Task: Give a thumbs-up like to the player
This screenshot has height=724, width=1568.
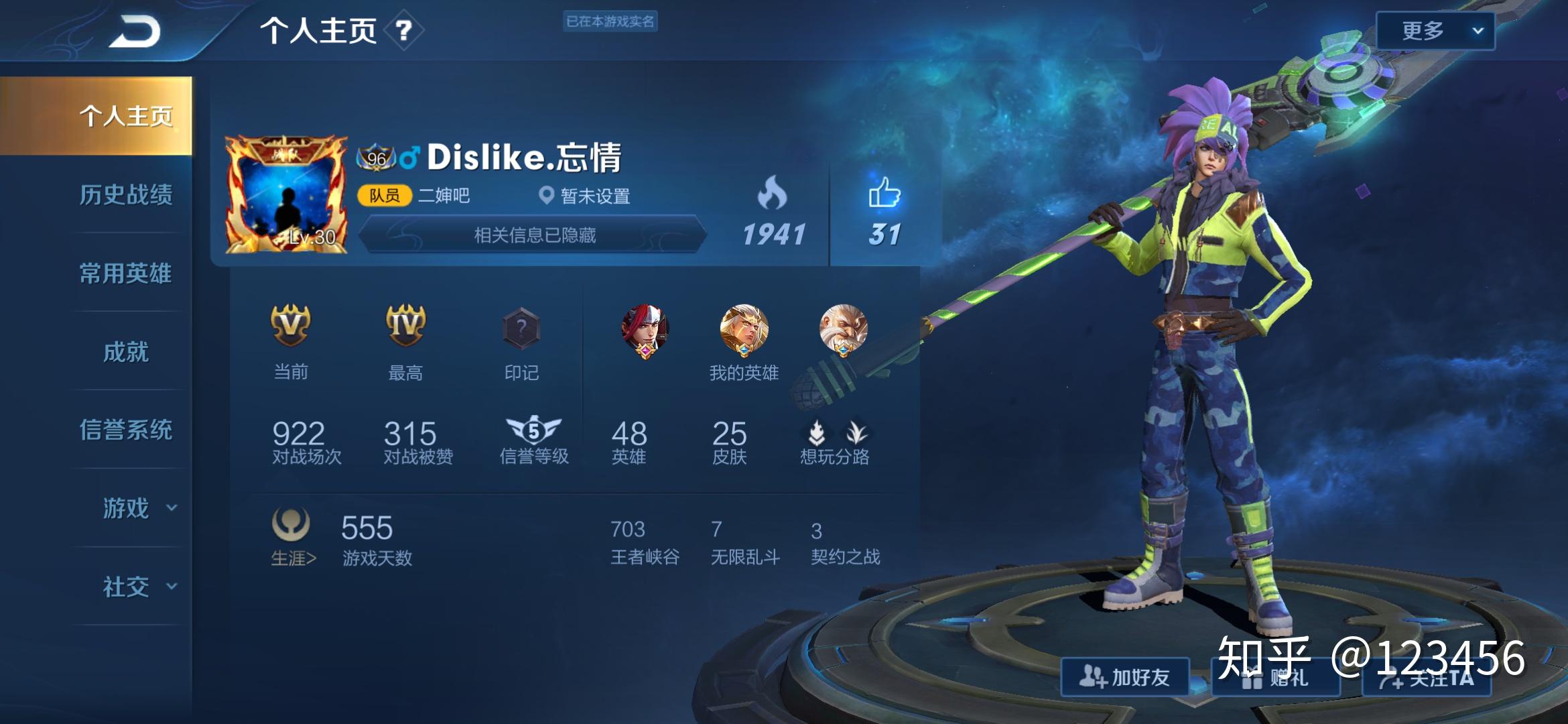Action: click(x=885, y=193)
